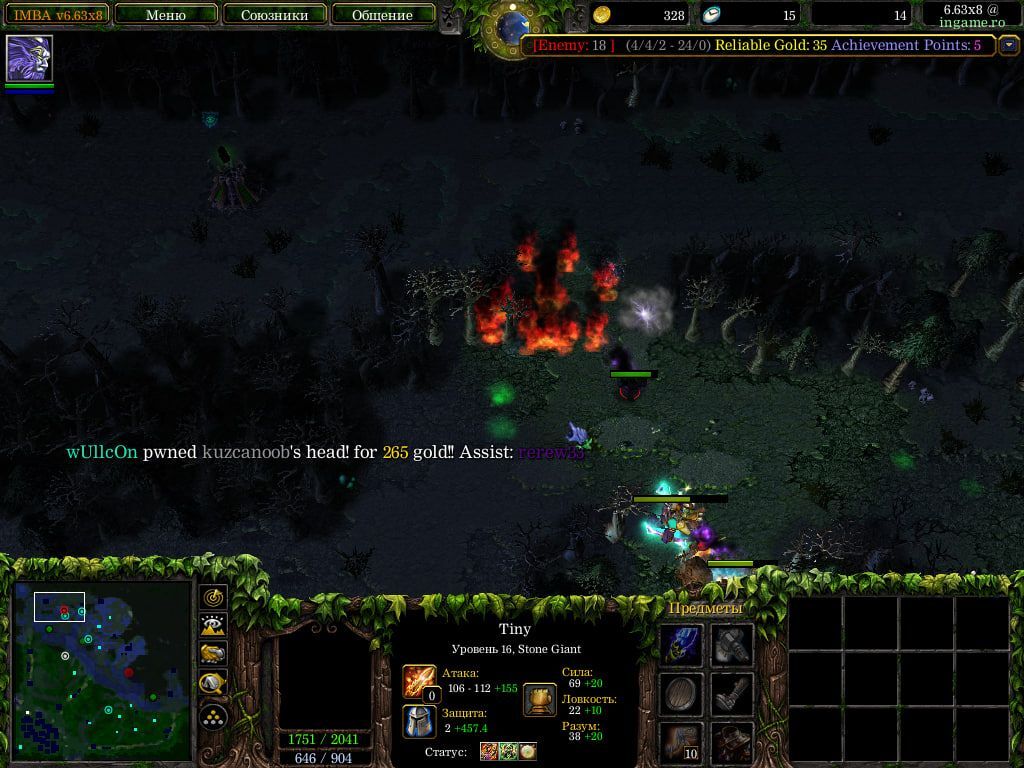This screenshot has height=768, width=1024.
Task: Activate the minimap signal ping button
Action: pos(214,597)
